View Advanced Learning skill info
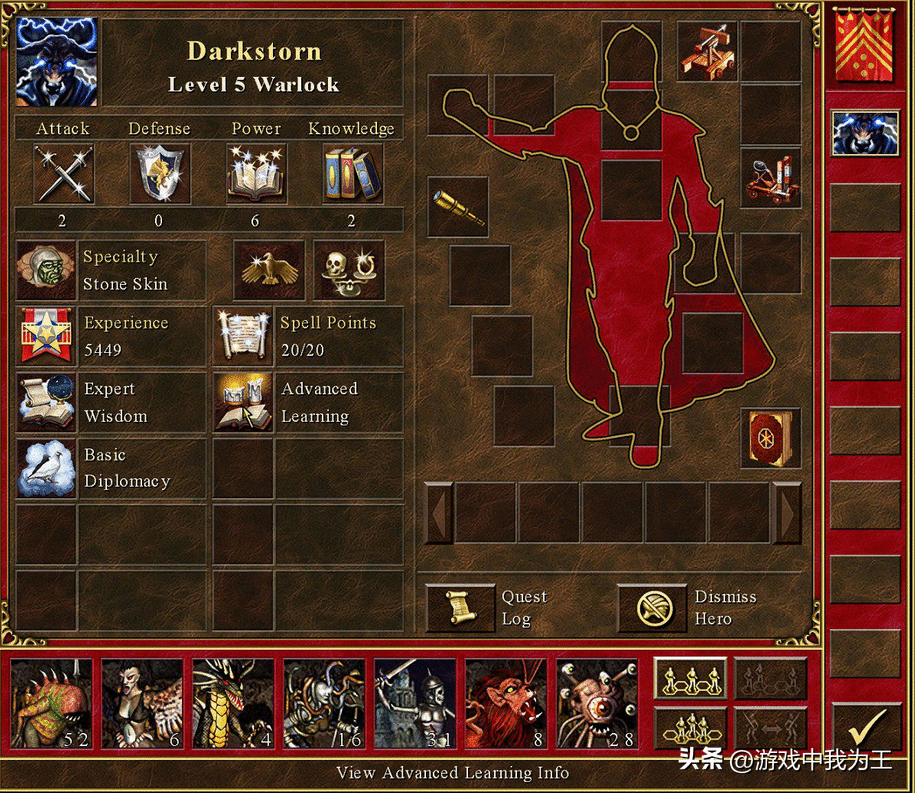 point(243,403)
